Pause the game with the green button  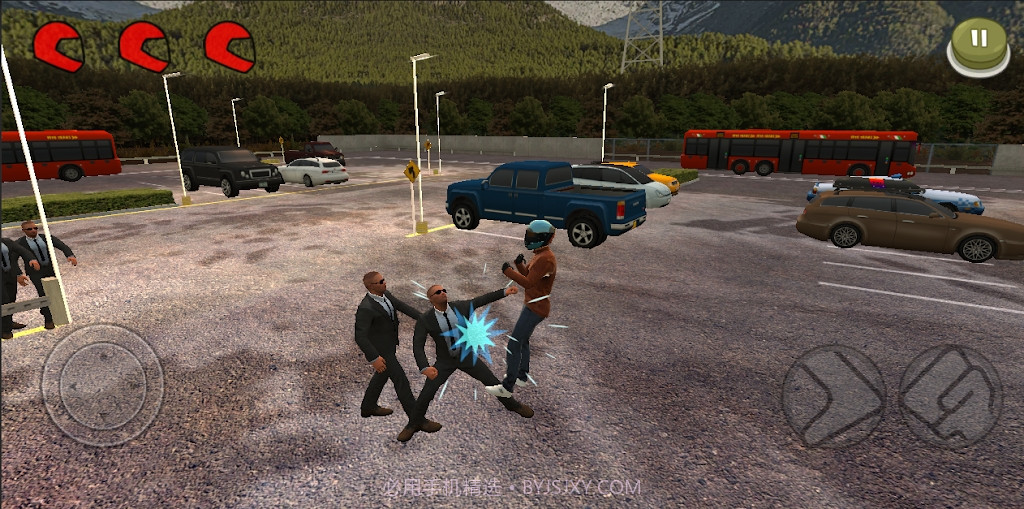pyautogui.click(x=979, y=42)
